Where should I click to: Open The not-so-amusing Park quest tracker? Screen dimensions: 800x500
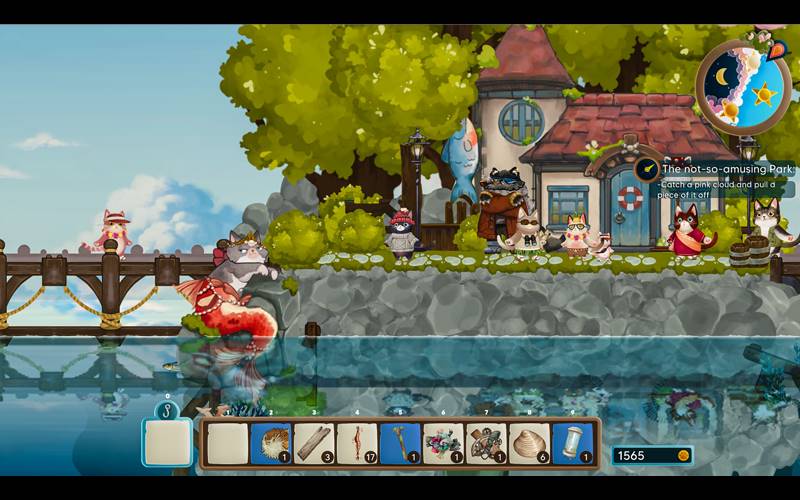pos(726,169)
